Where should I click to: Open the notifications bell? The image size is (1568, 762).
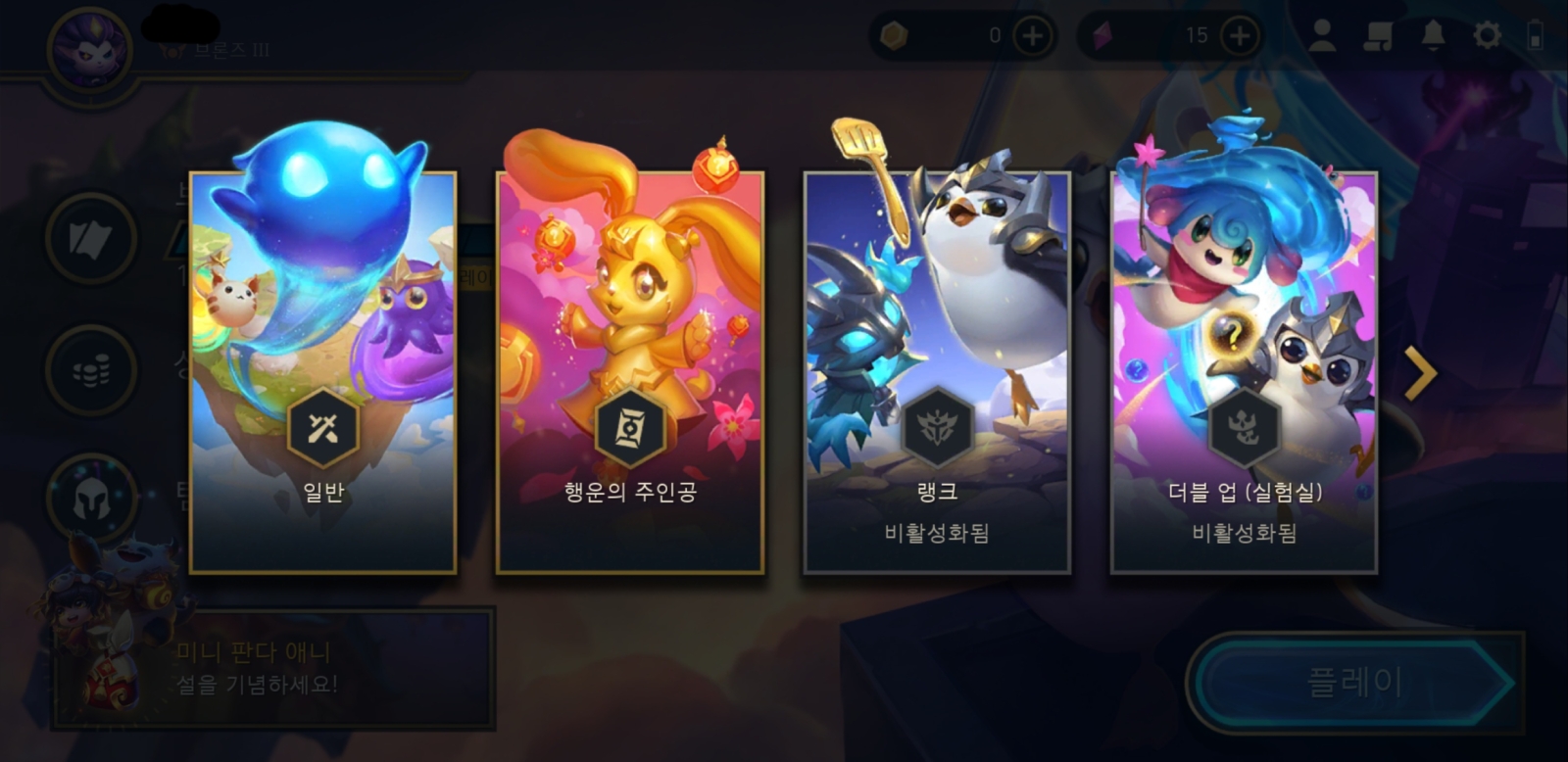[1433, 36]
